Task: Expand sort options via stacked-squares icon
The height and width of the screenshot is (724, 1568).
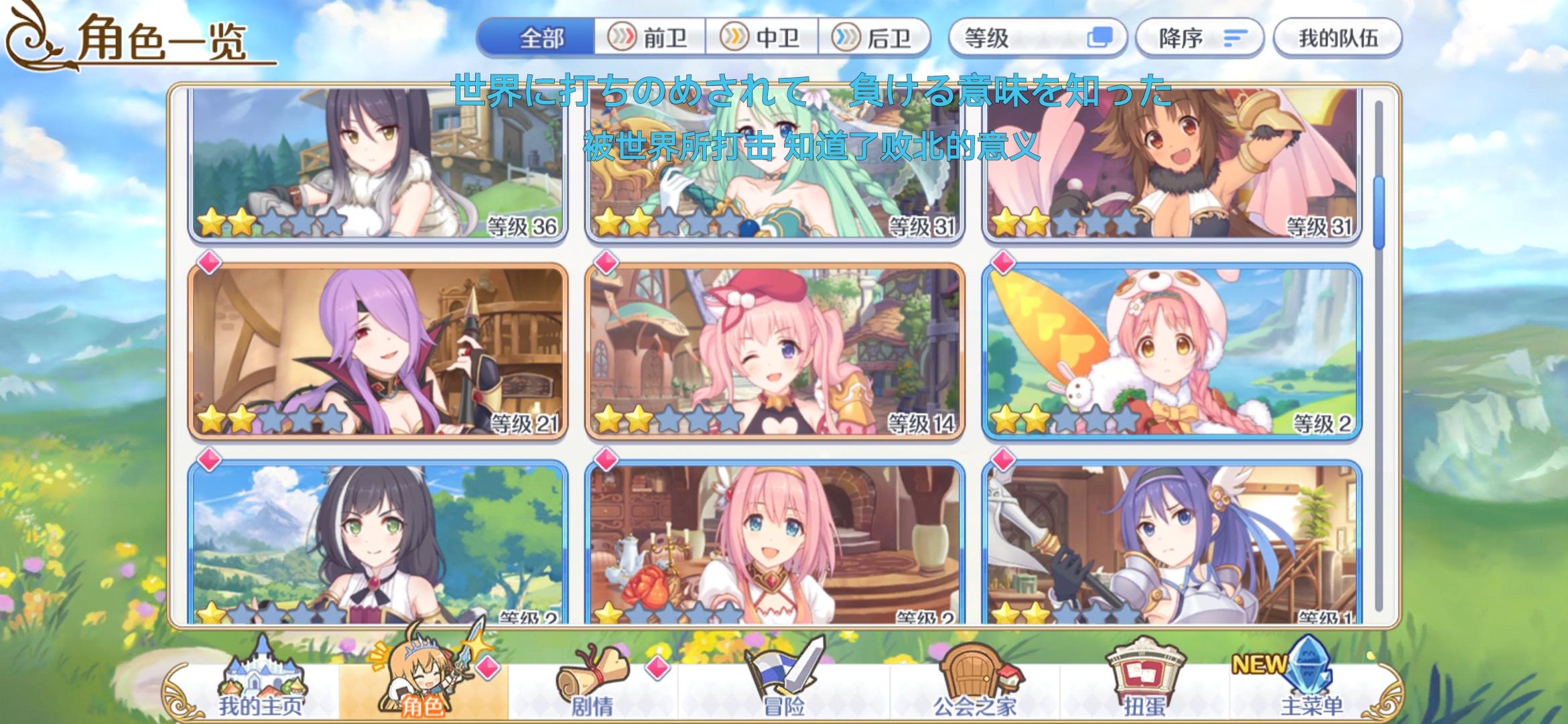Action: 1102,38
